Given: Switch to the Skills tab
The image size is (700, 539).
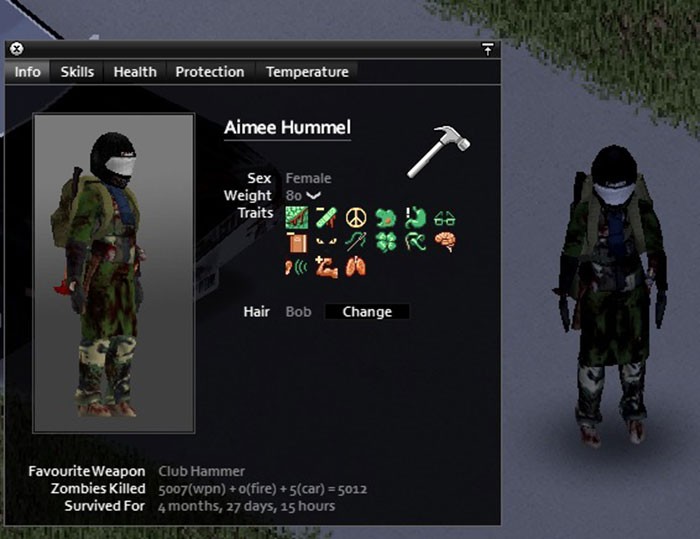Looking at the screenshot, I should coord(77,72).
